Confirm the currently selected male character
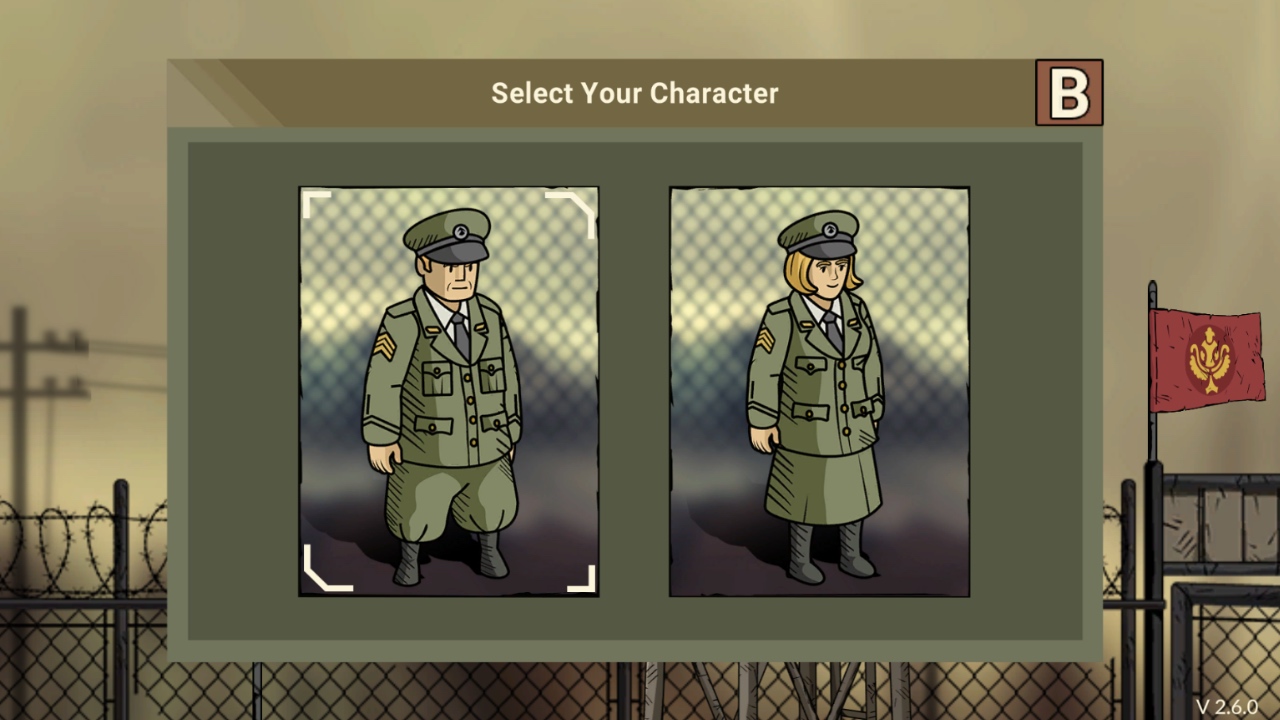 448,390
